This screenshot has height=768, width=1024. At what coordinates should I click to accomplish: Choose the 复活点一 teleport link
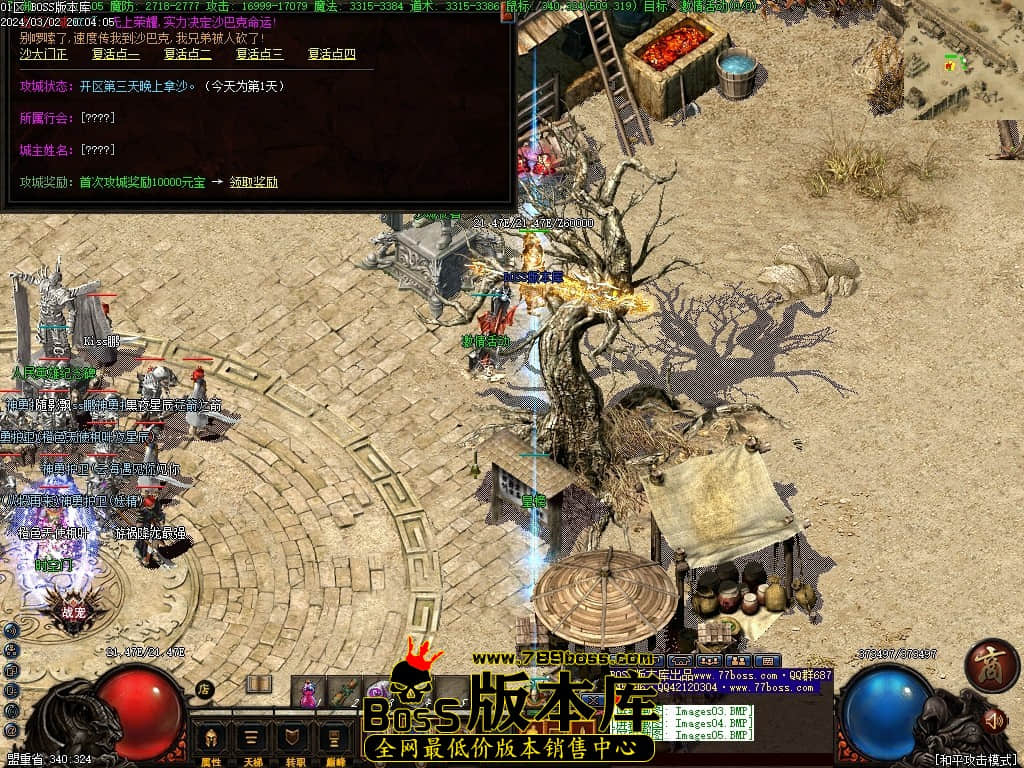(x=115, y=54)
